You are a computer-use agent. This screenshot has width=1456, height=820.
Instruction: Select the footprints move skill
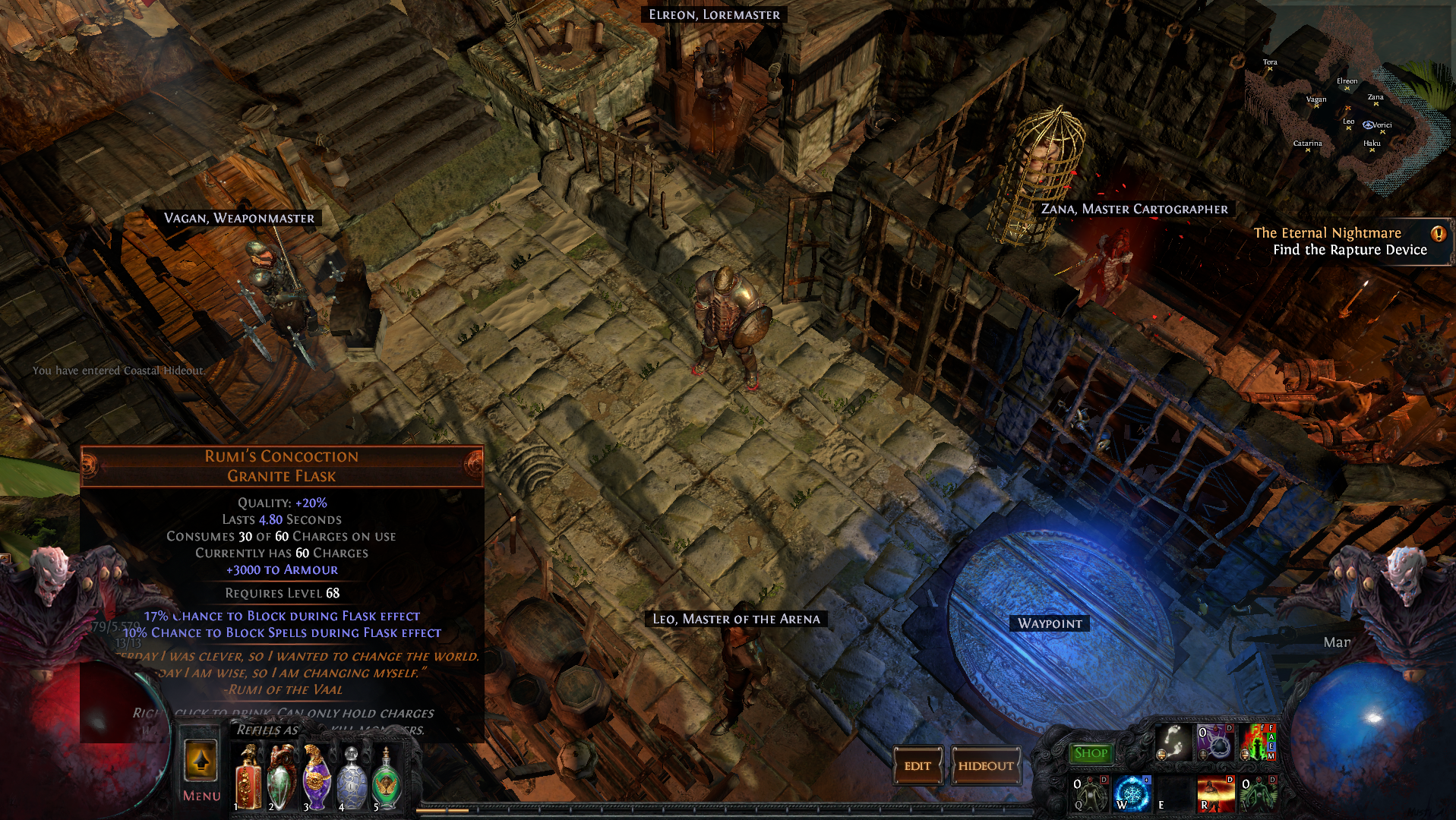tap(1173, 743)
